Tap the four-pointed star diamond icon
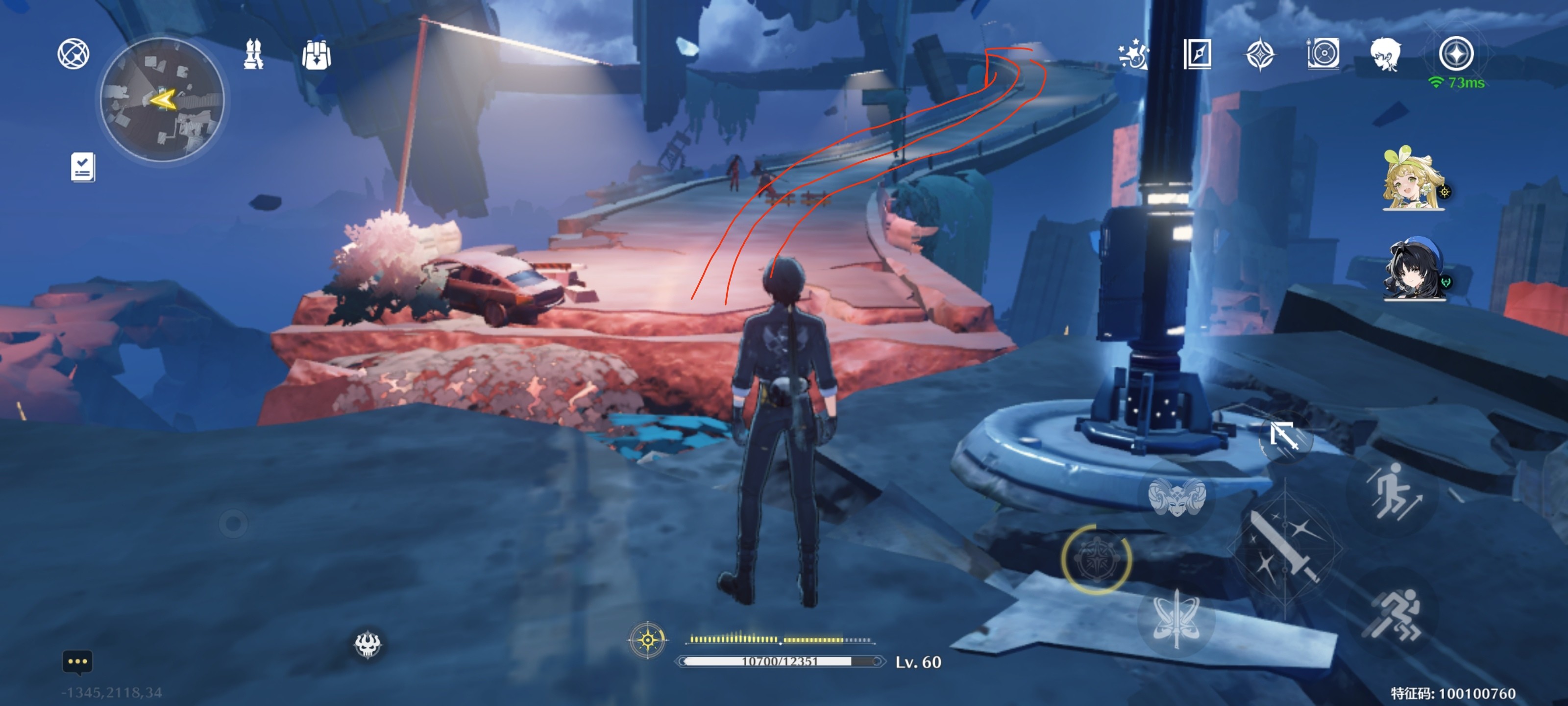The height and width of the screenshot is (706, 1568). coord(1259,54)
